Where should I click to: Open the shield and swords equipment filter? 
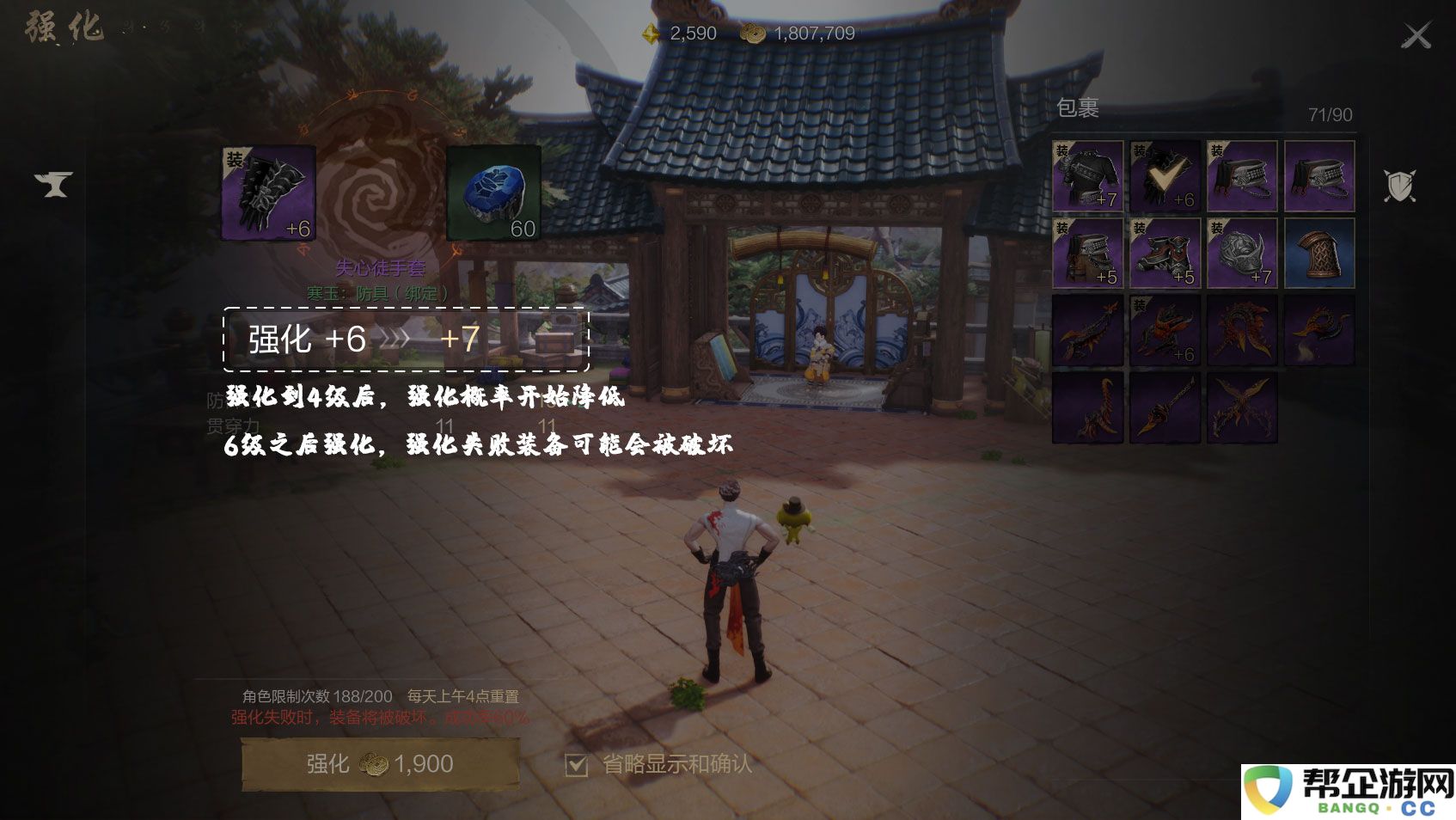pos(1399,185)
